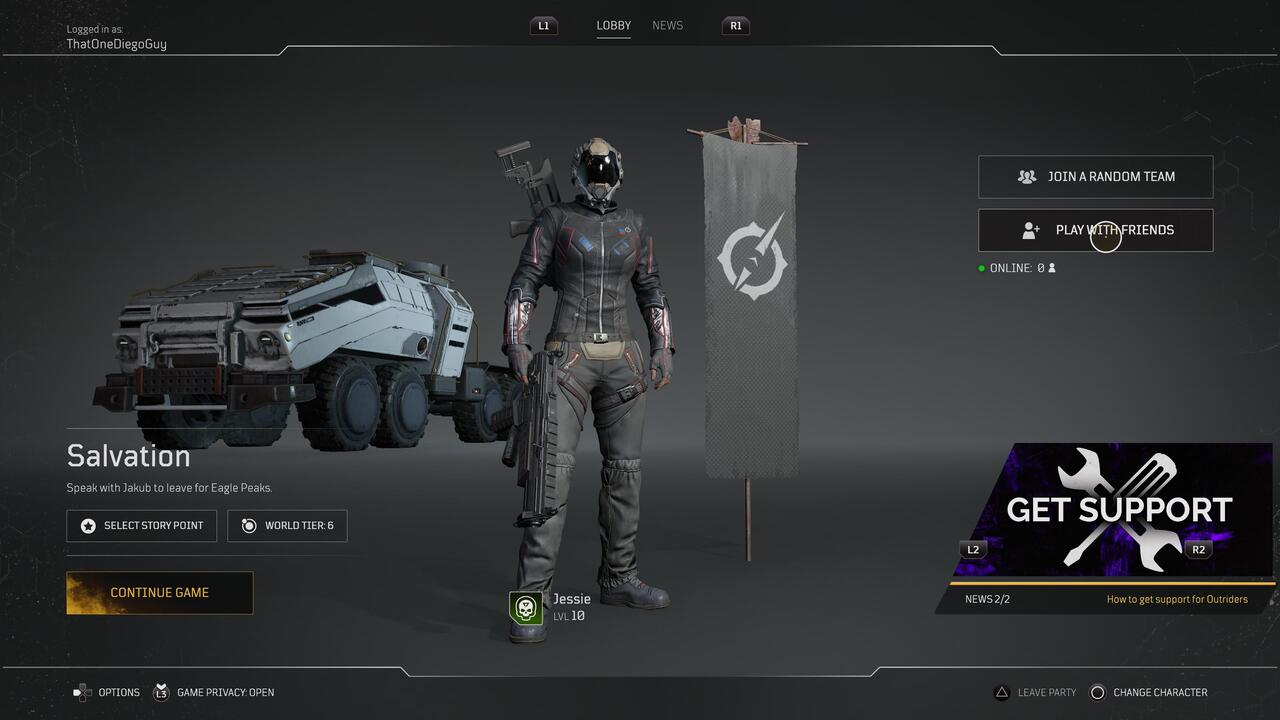Screen dimensions: 1280x720
Task: Follow the Outriders support link text
Action: coord(1176,600)
